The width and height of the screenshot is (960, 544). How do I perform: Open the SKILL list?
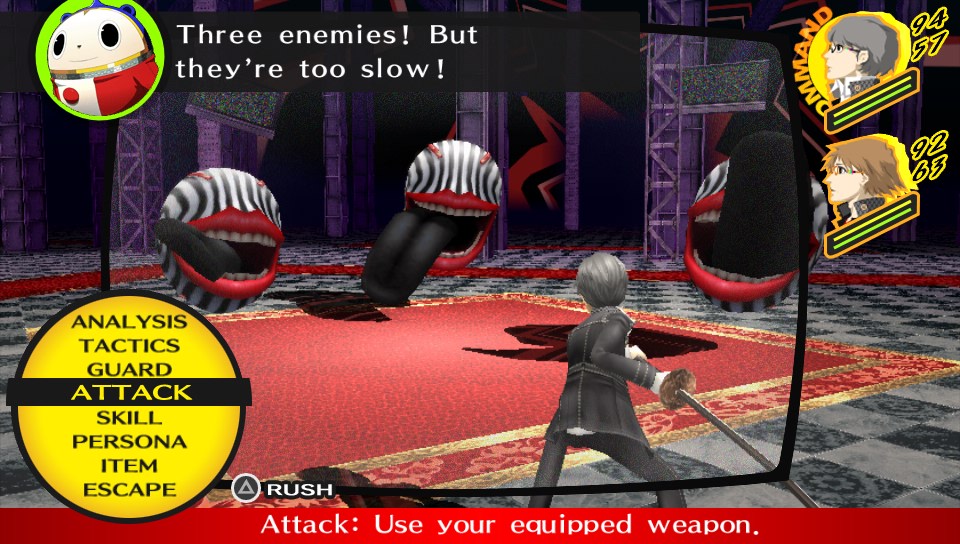pyautogui.click(x=129, y=417)
